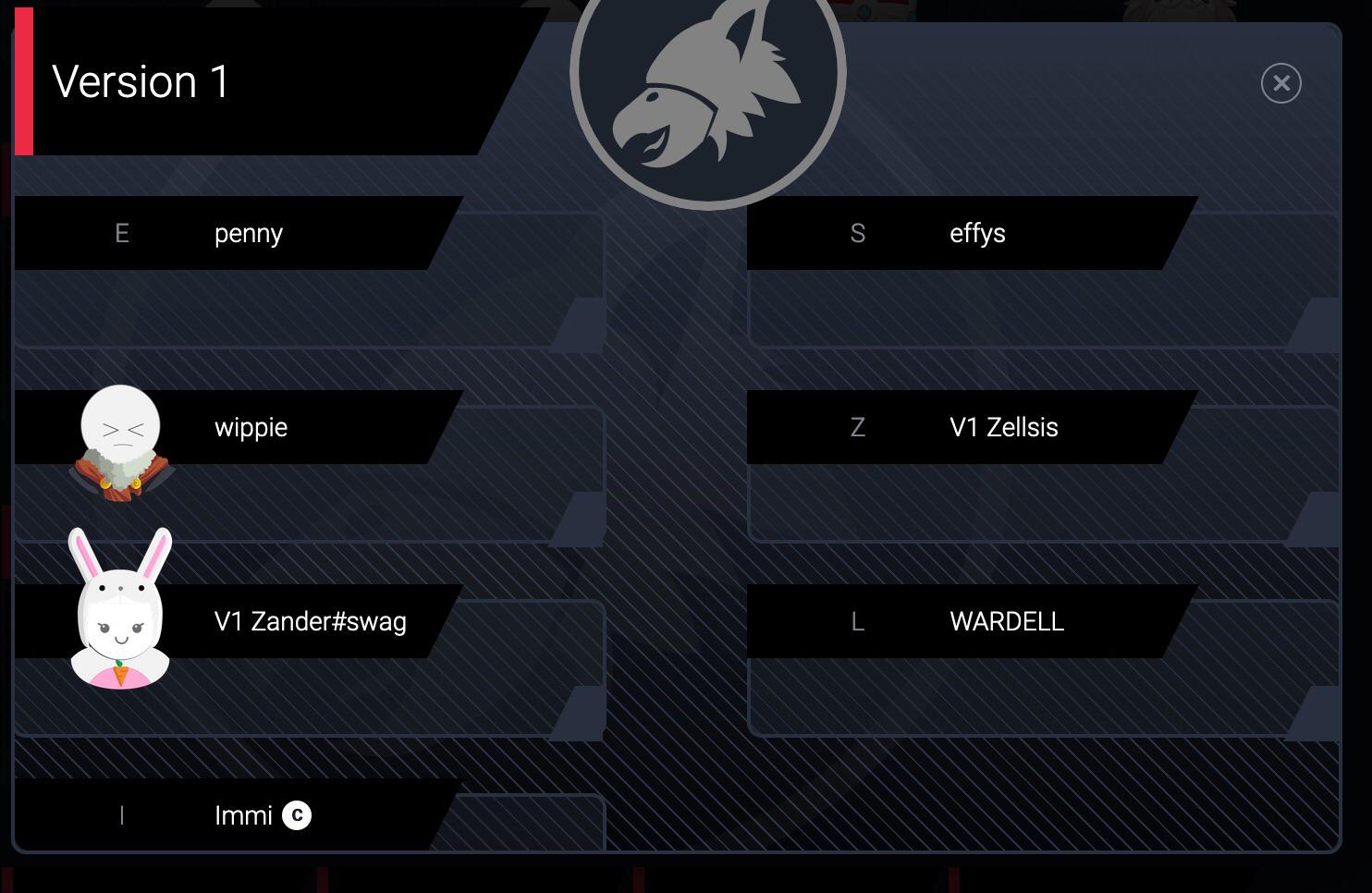This screenshot has height=893, width=1372.
Task: Select the WARDELL player nameplate
Action: click(x=1006, y=621)
